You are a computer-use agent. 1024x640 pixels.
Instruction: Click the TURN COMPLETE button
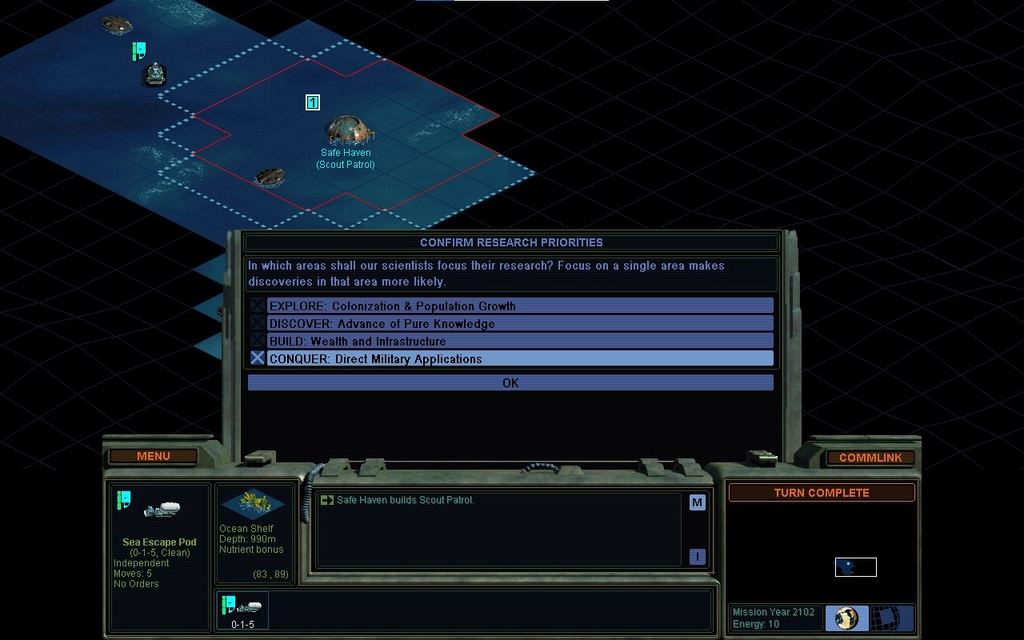[821, 493]
